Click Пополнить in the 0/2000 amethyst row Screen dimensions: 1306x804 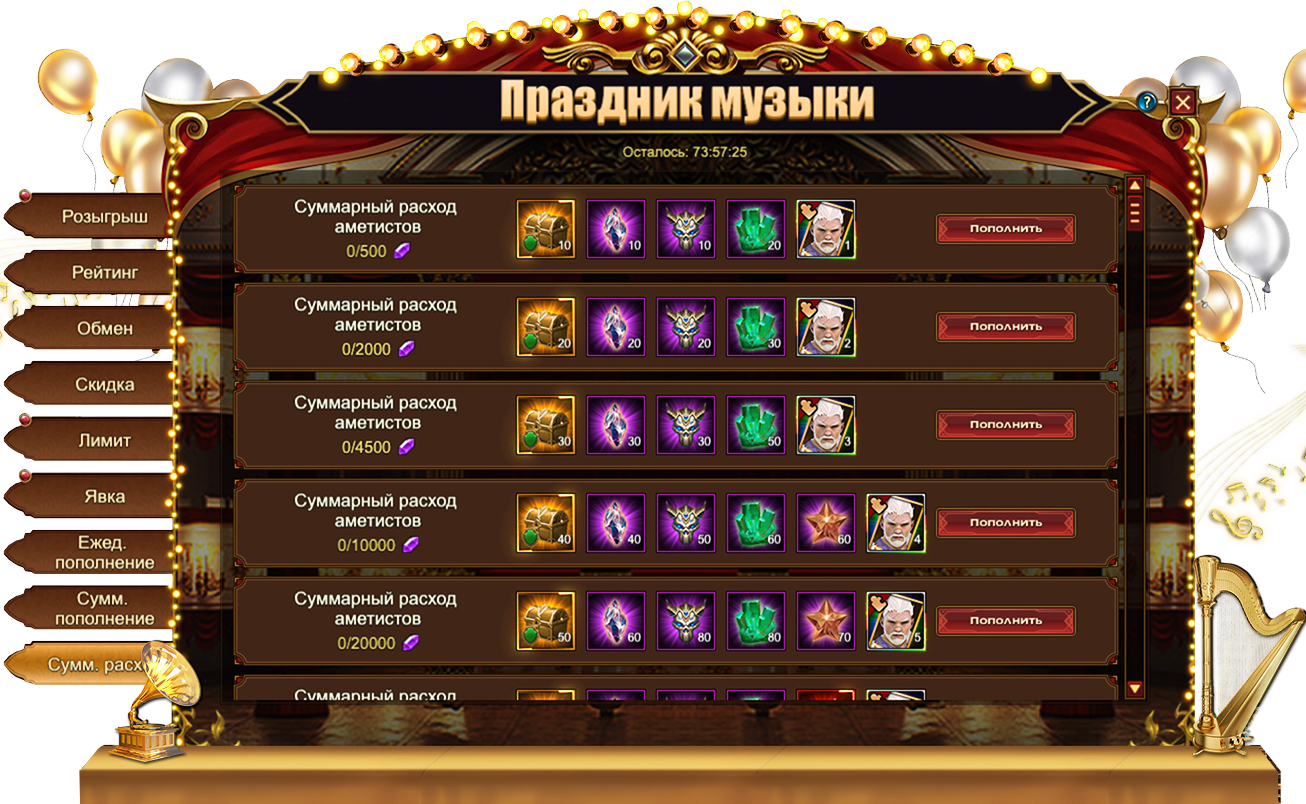(1005, 326)
